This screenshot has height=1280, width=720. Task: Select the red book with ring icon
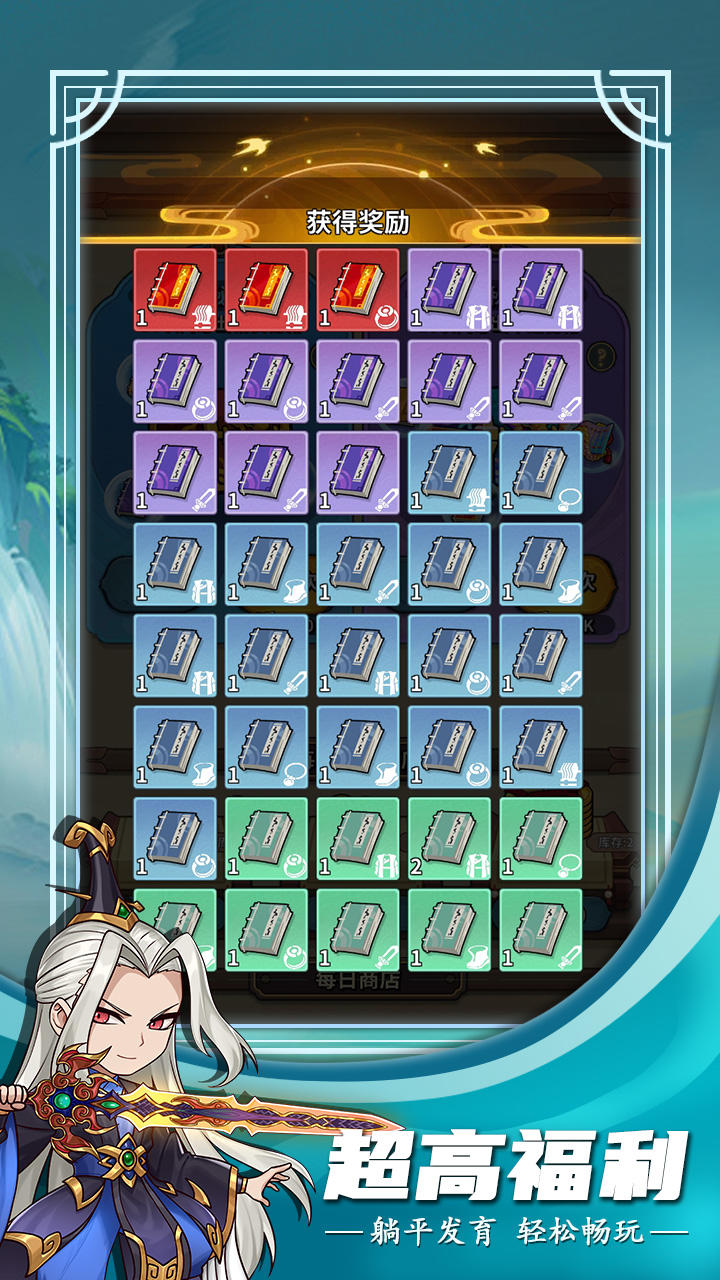click(358, 290)
